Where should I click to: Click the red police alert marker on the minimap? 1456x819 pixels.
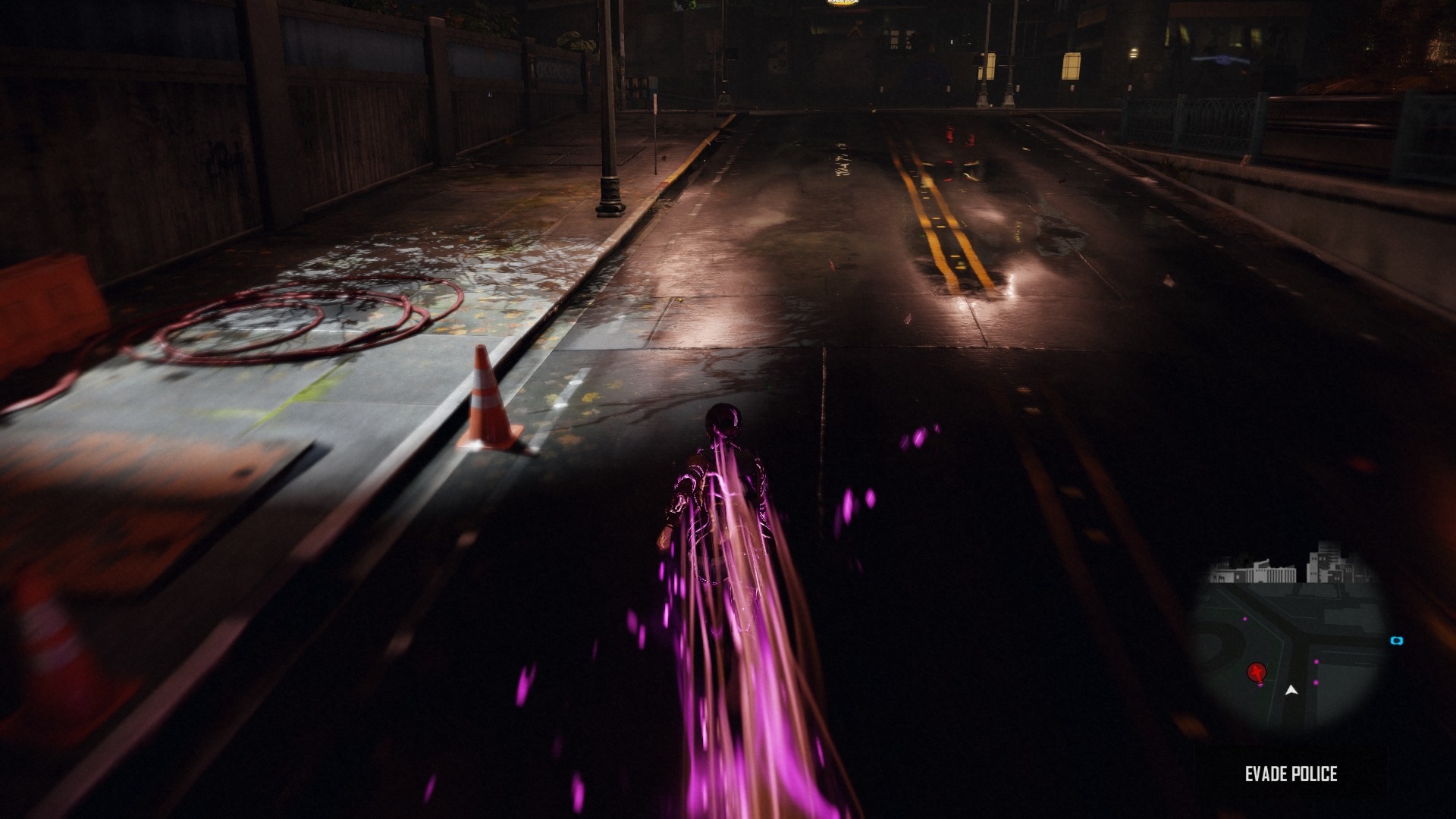(x=1257, y=673)
